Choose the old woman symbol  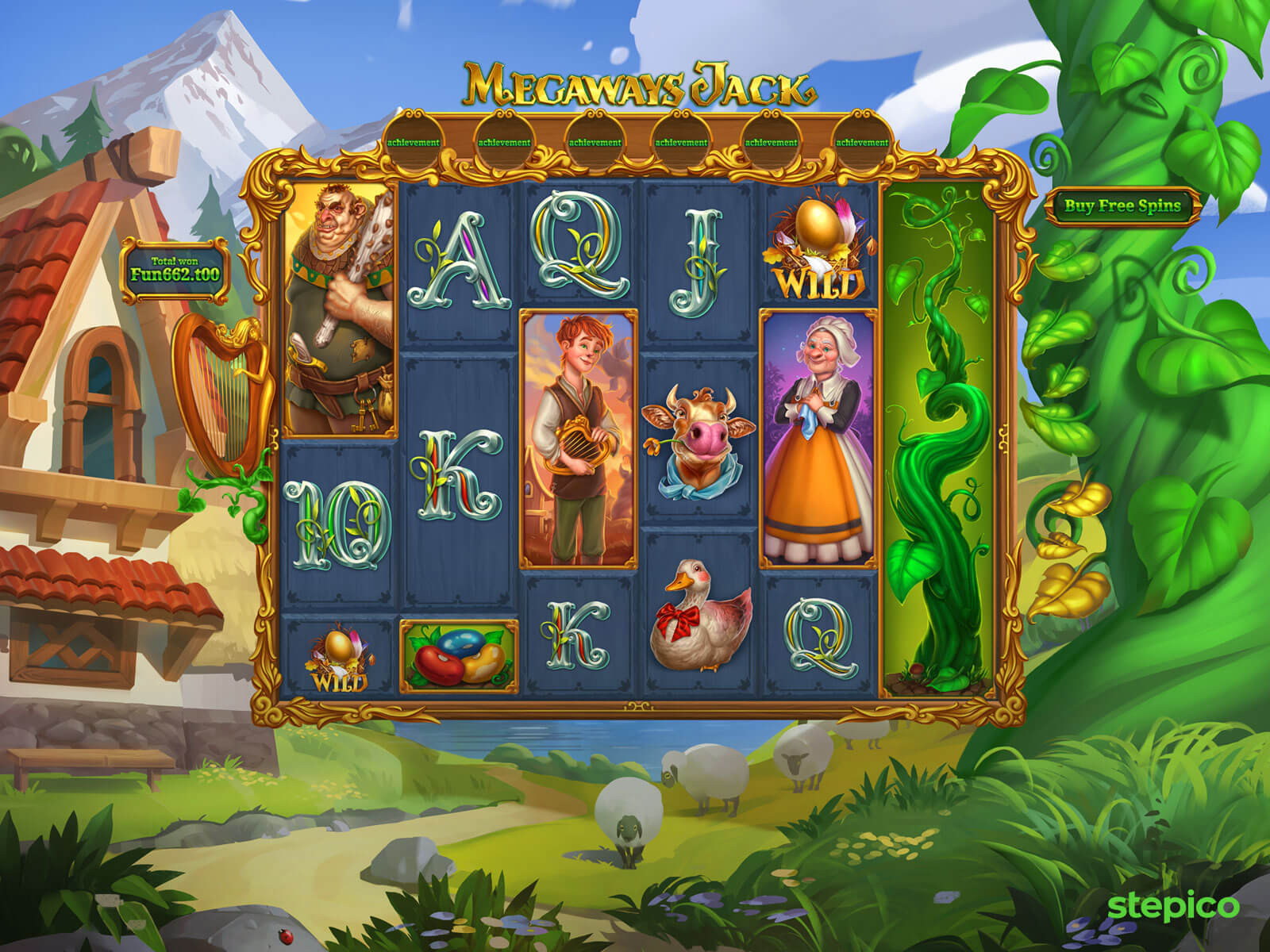818,438
